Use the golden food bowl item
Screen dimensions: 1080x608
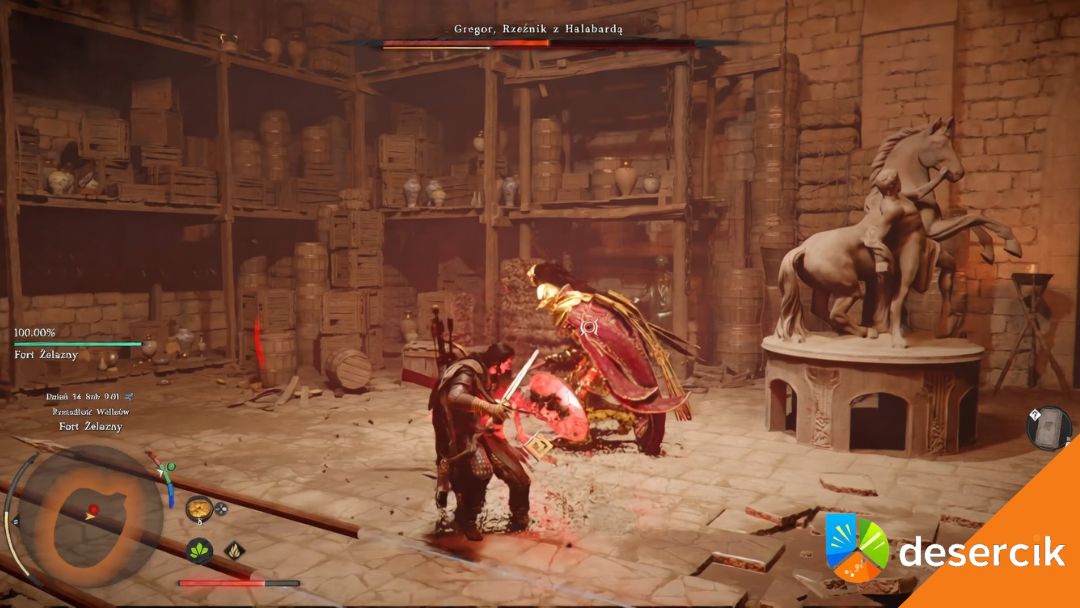(x=197, y=507)
